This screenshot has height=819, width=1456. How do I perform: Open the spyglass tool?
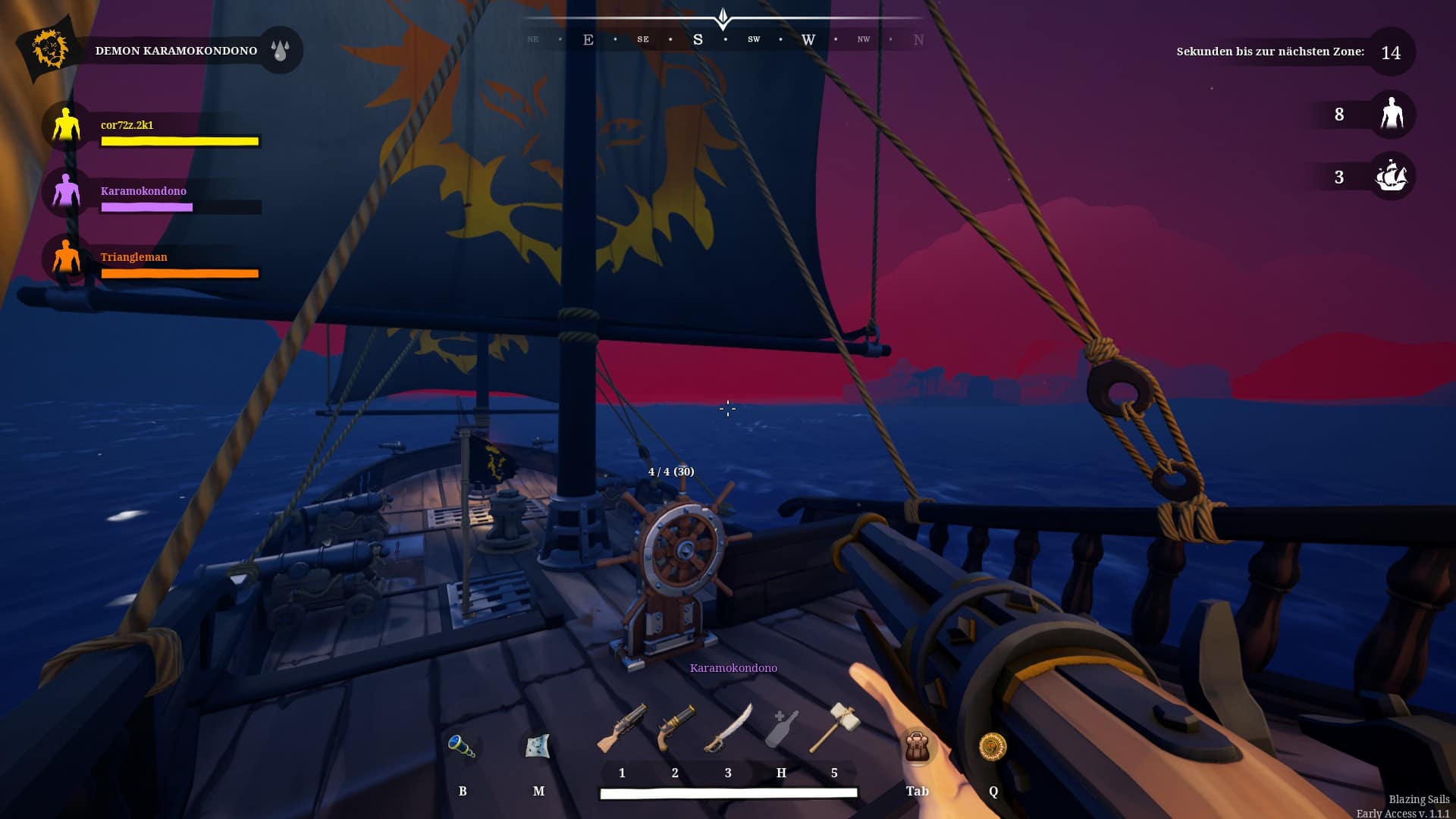click(x=461, y=746)
